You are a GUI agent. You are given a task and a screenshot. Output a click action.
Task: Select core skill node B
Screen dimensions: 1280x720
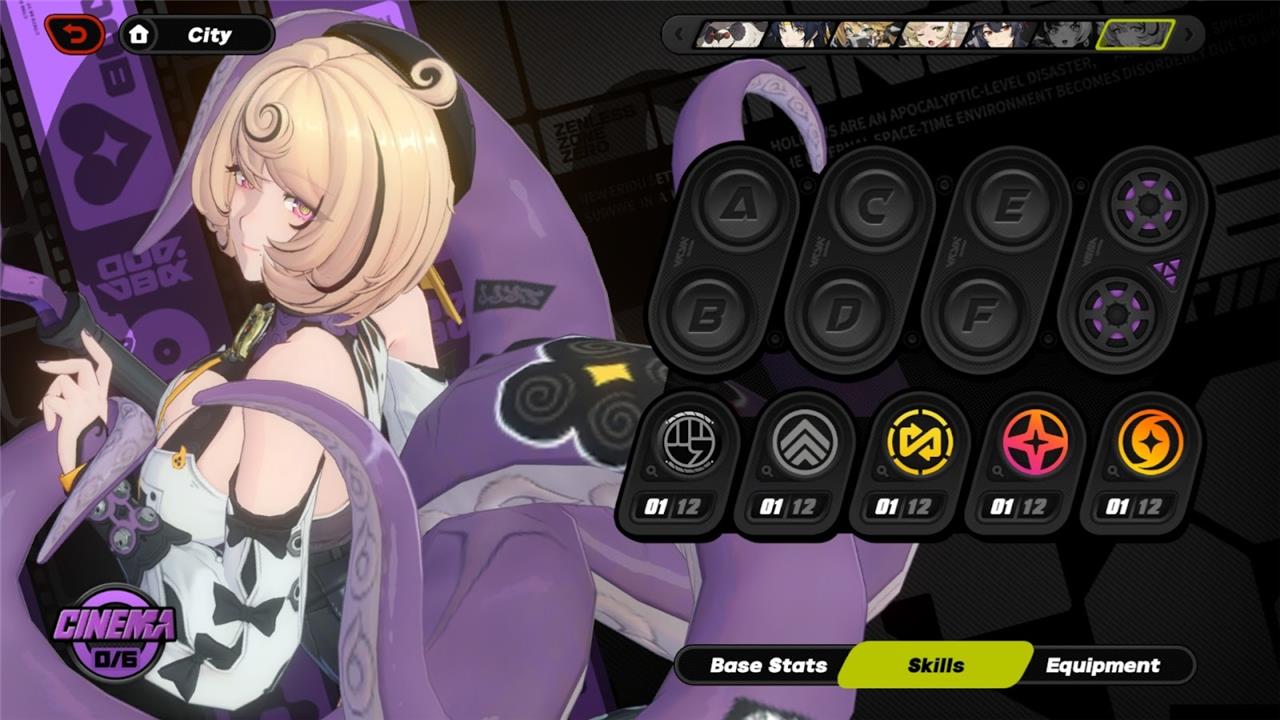point(708,316)
